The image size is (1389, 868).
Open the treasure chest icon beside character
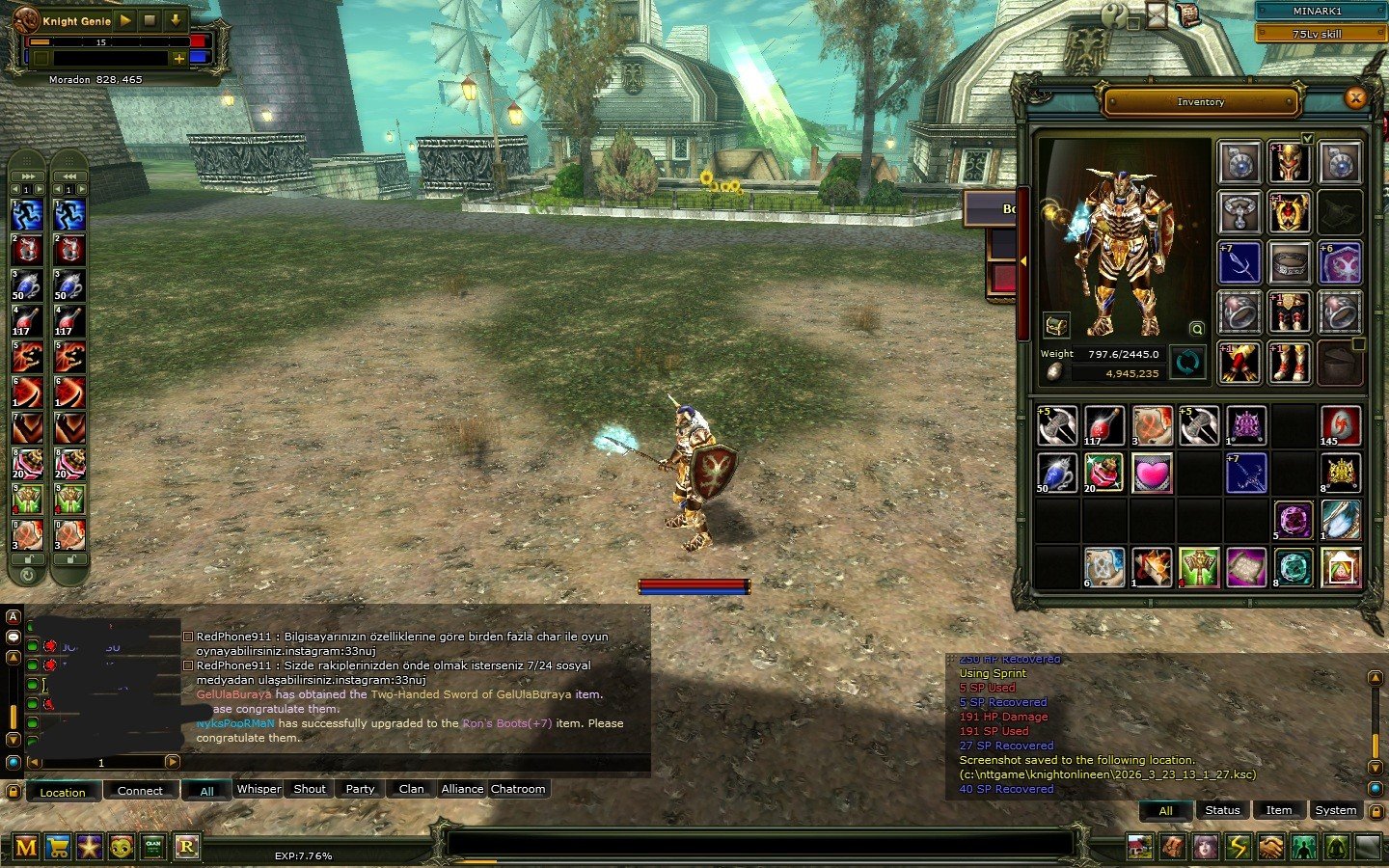coord(1055,325)
